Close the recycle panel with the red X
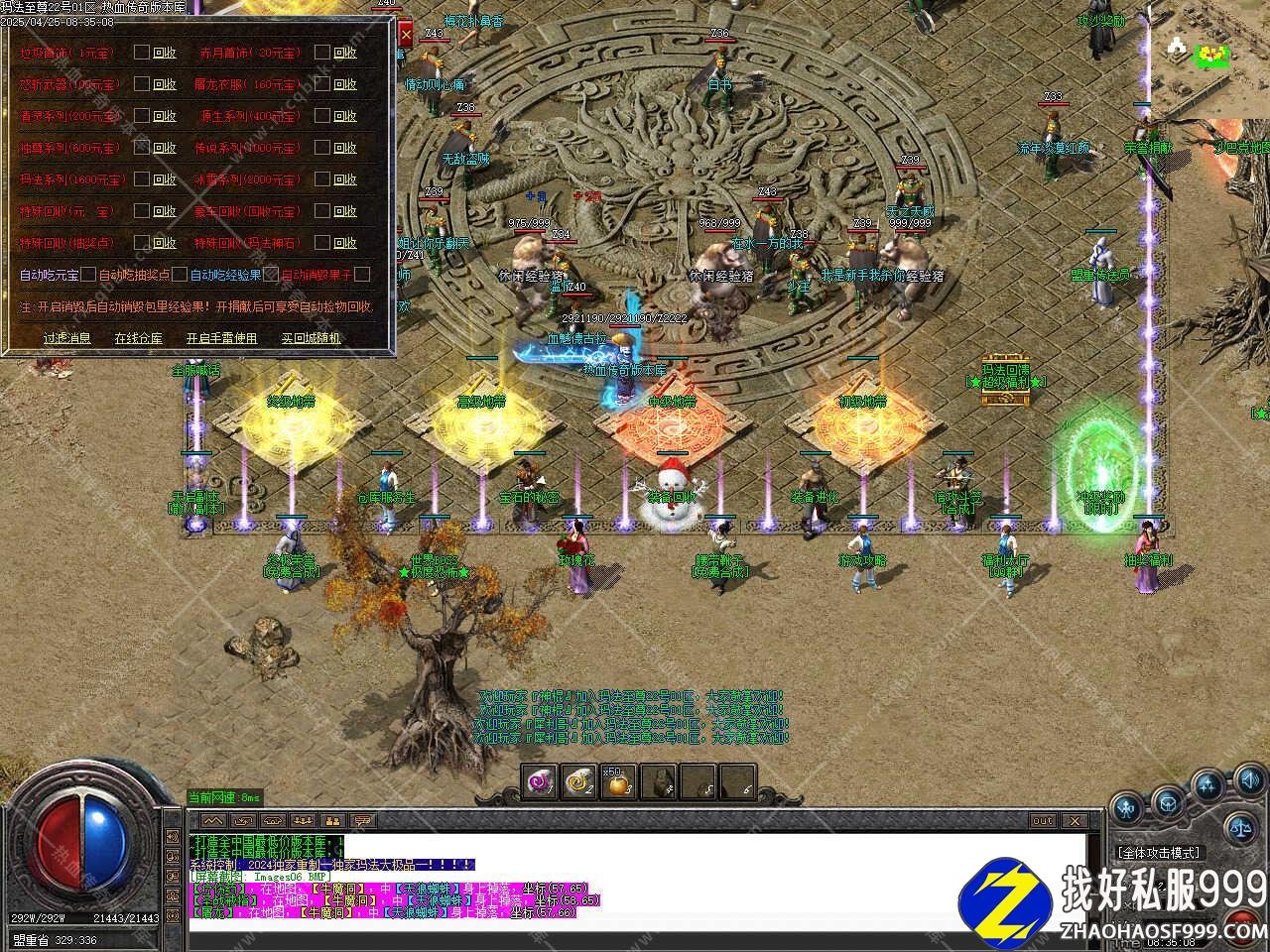The width and height of the screenshot is (1270, 952). pyautogui.click(x=405, y=35)
